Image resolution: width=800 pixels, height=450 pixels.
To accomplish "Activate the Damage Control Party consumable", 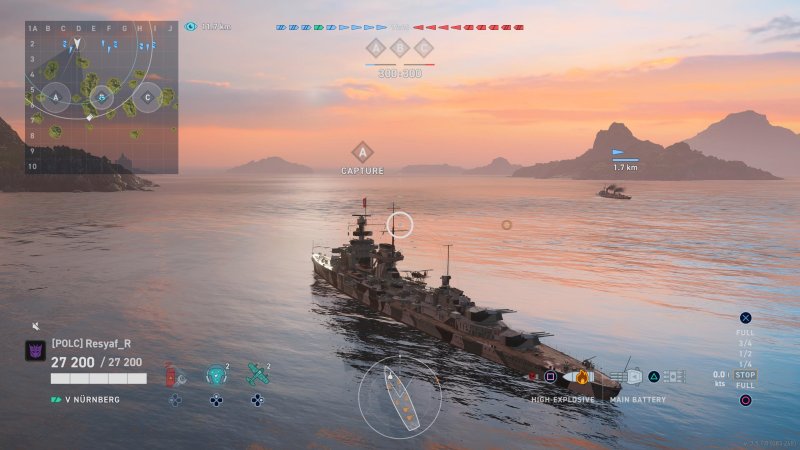I will click(x=171, y=376).
